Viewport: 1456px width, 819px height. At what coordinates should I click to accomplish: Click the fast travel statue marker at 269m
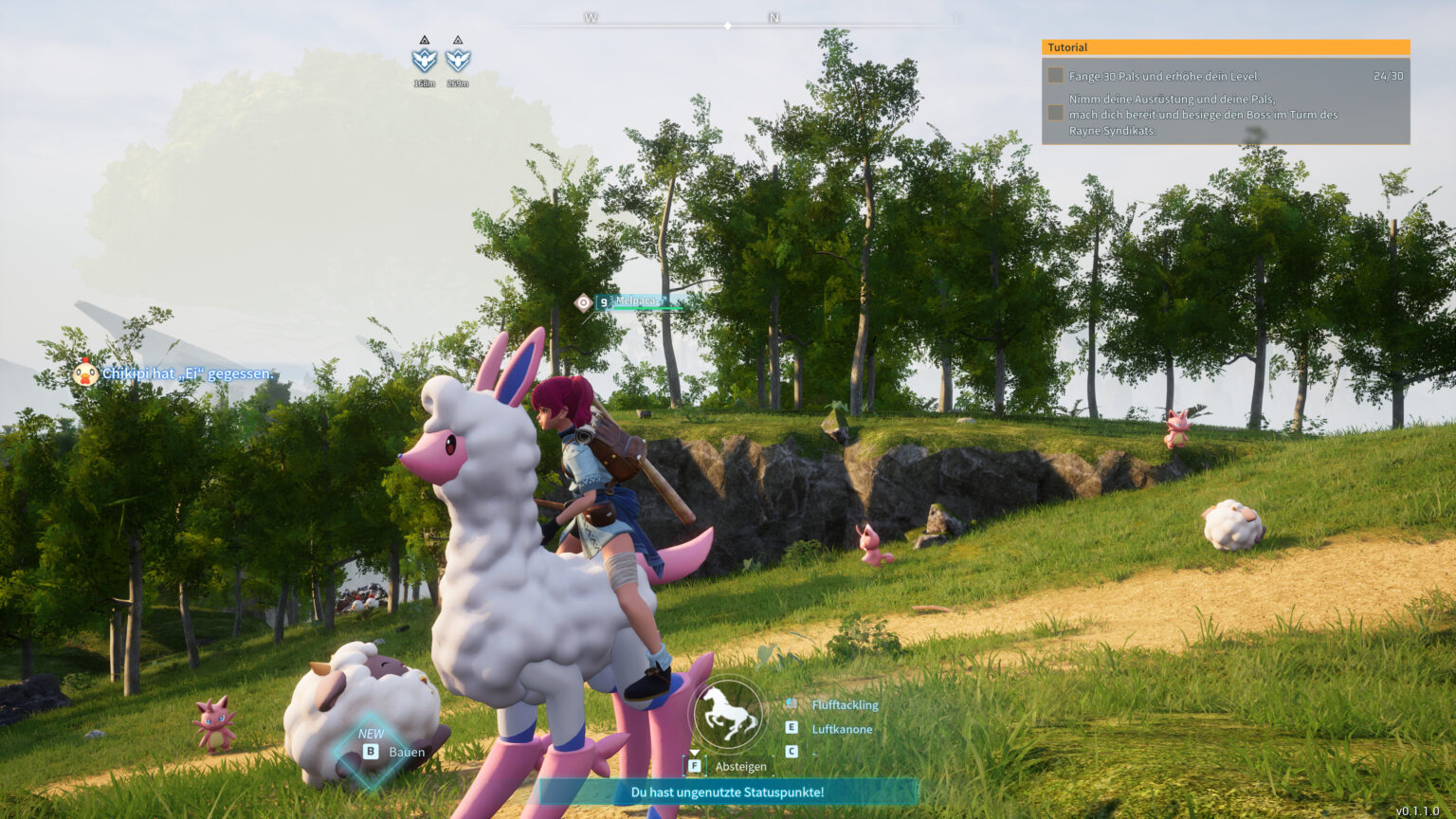[x=458, y=61]
